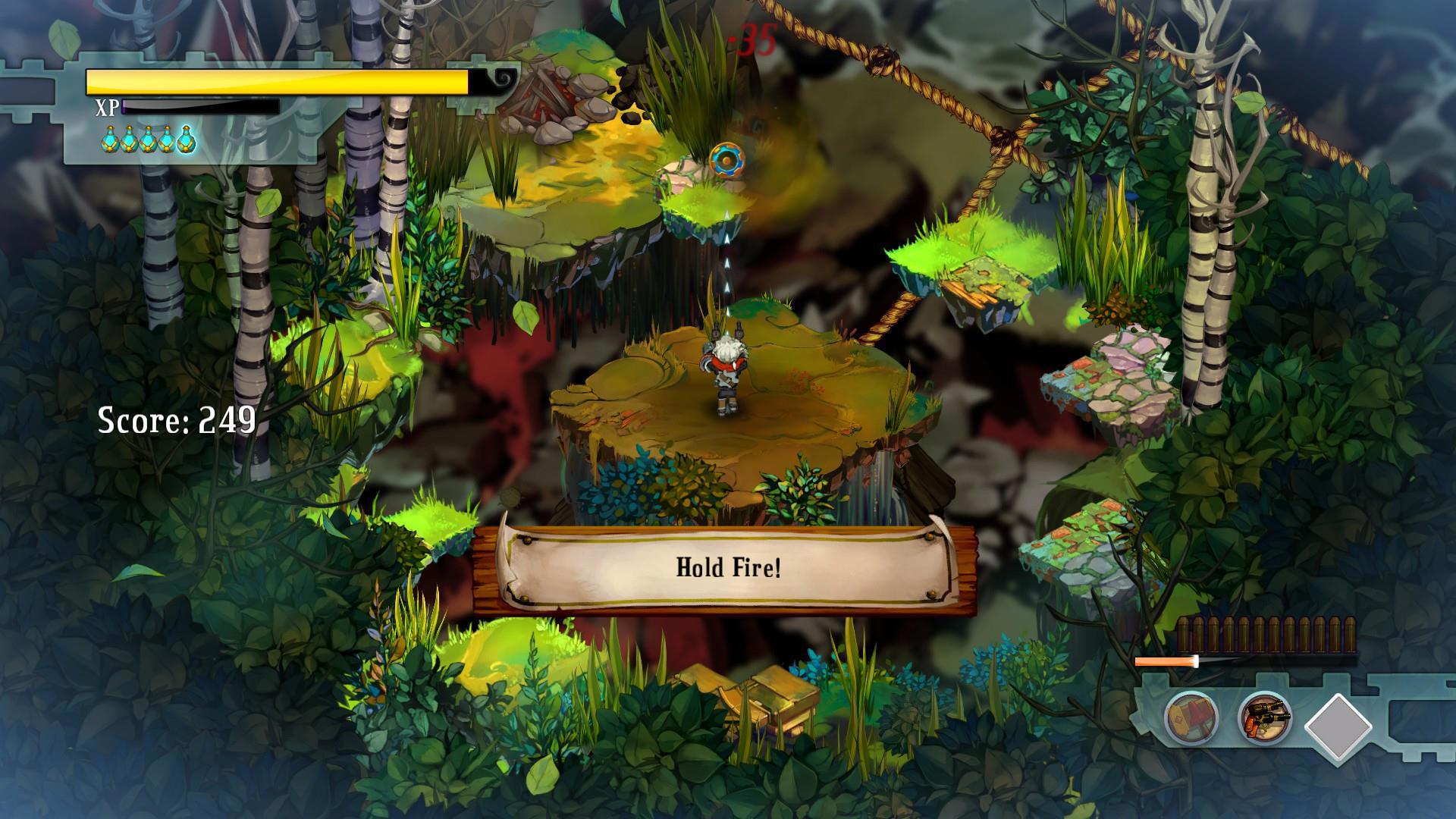1456x819 pixels.
Task: Select the dueling pistols weapon icon
Action: 1265,717
